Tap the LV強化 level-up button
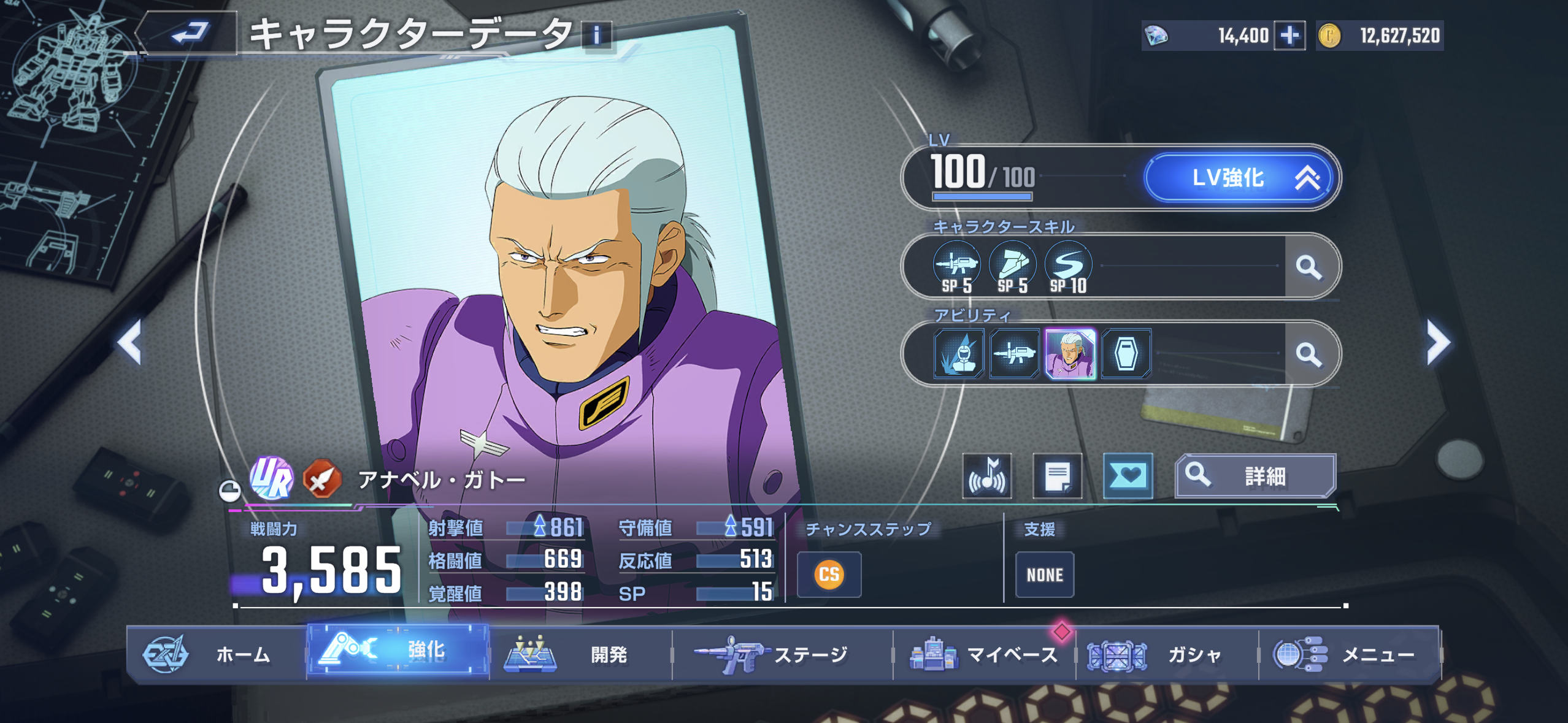This screenshot has height=723, width=1568. (1242, 178)
